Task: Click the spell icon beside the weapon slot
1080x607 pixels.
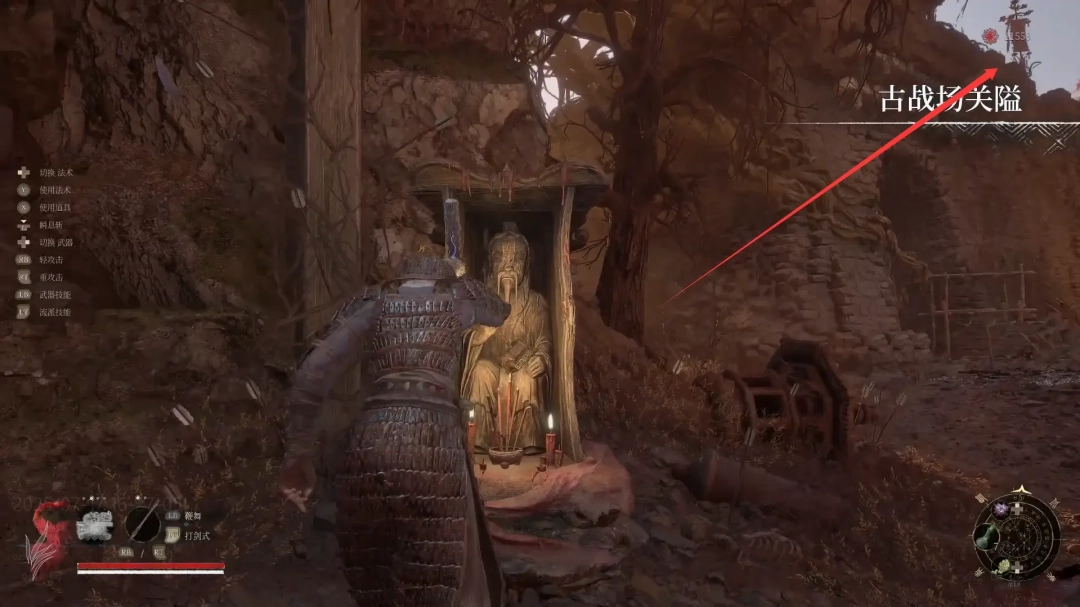Action: coord(96,524)
